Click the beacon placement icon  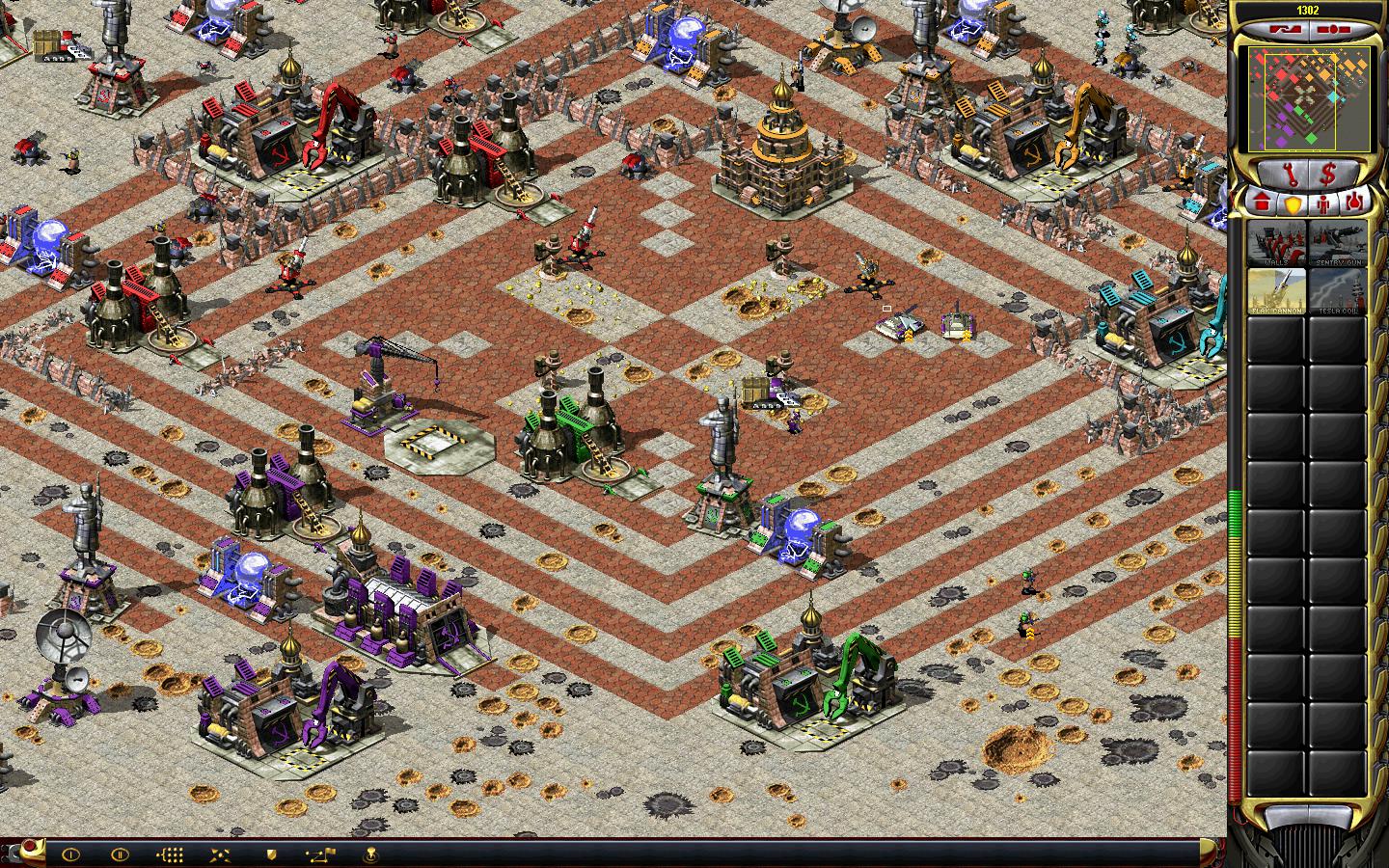[x=370, y=854]
